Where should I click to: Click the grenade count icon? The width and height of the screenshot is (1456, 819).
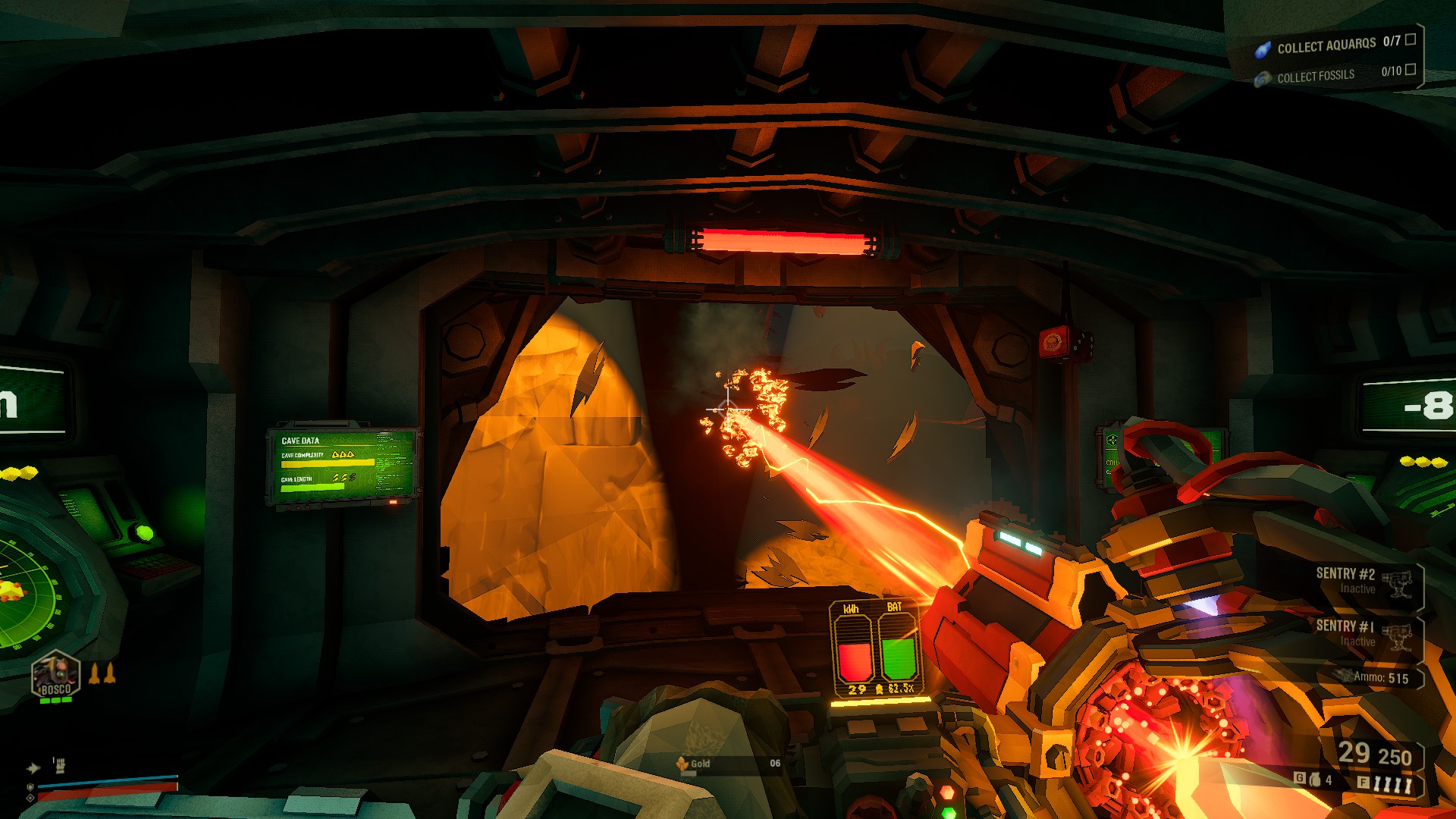tap(1315, 780)
